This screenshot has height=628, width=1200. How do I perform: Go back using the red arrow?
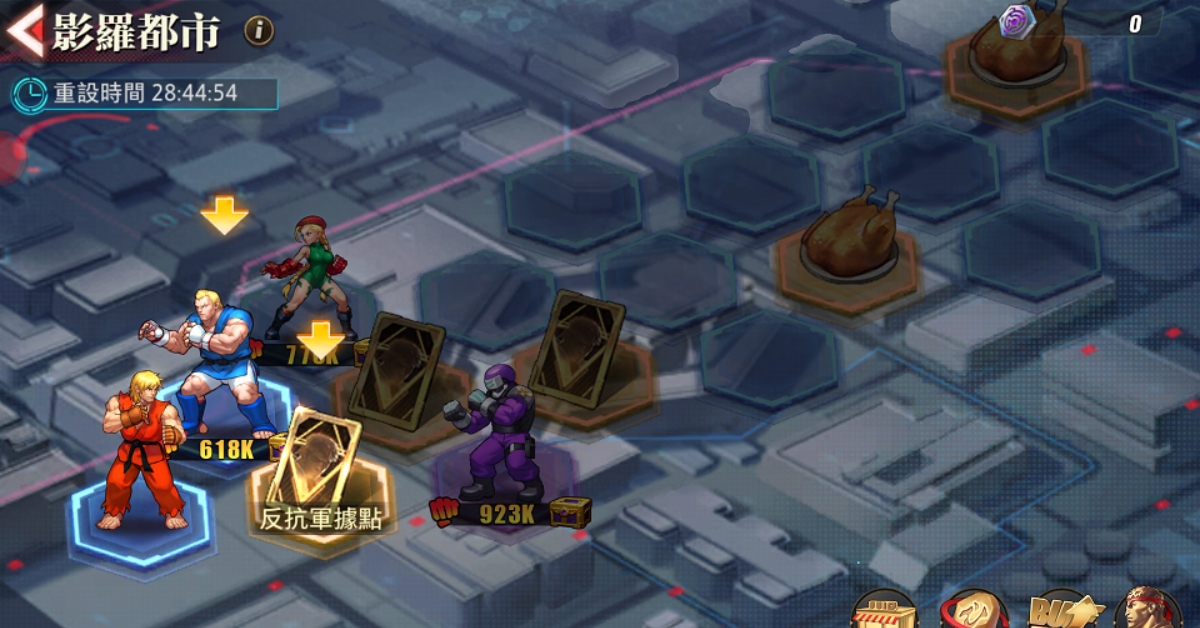coord(24,30)
